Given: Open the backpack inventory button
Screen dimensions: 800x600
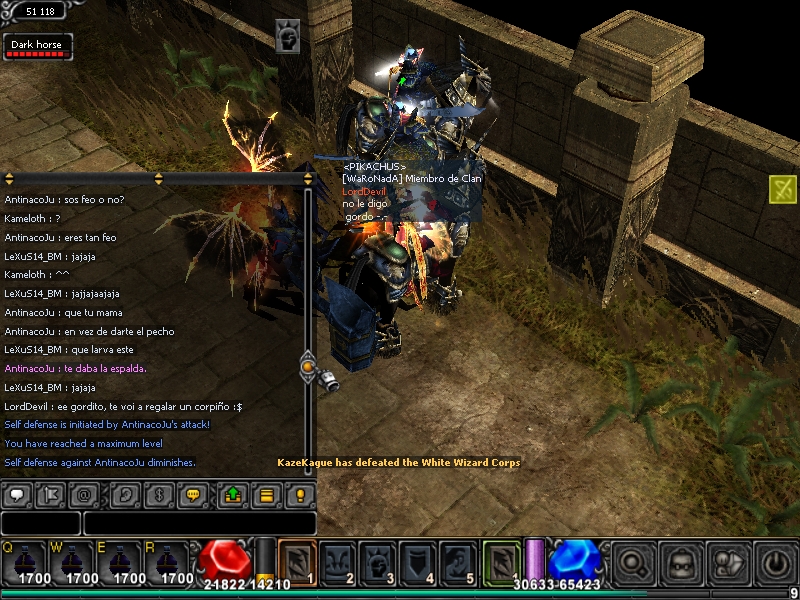Looking at the screenshot, I should (x=681, y=563).
